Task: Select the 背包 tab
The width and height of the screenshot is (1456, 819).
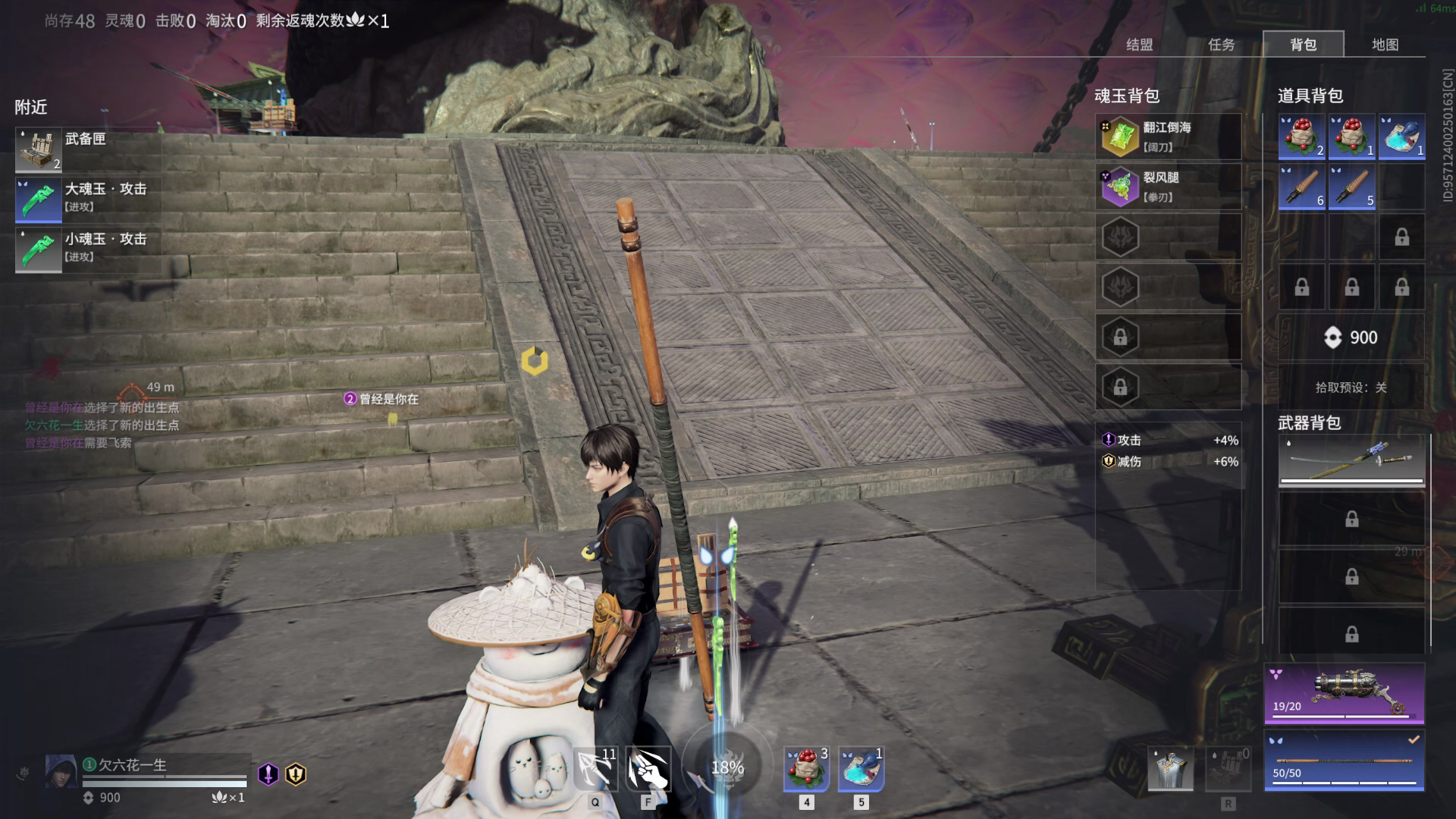Action: (1303, 45)
